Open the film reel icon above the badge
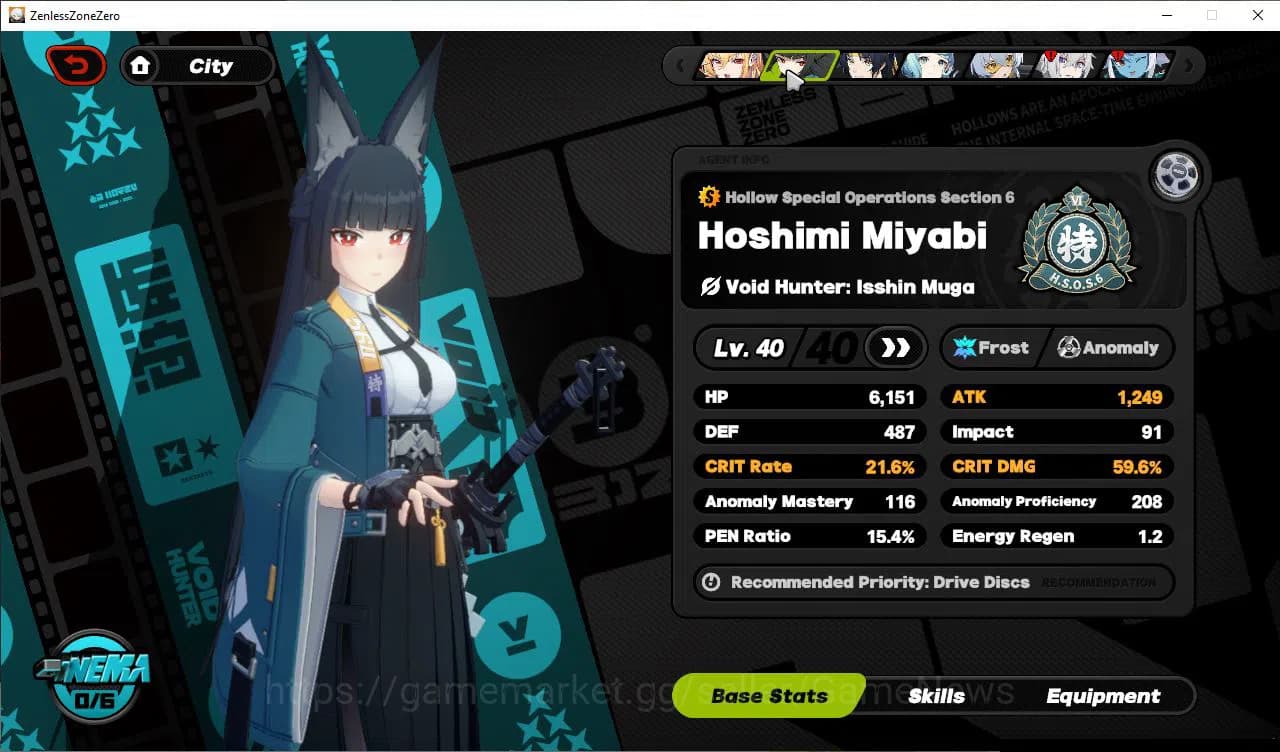 click(1176, 174)
